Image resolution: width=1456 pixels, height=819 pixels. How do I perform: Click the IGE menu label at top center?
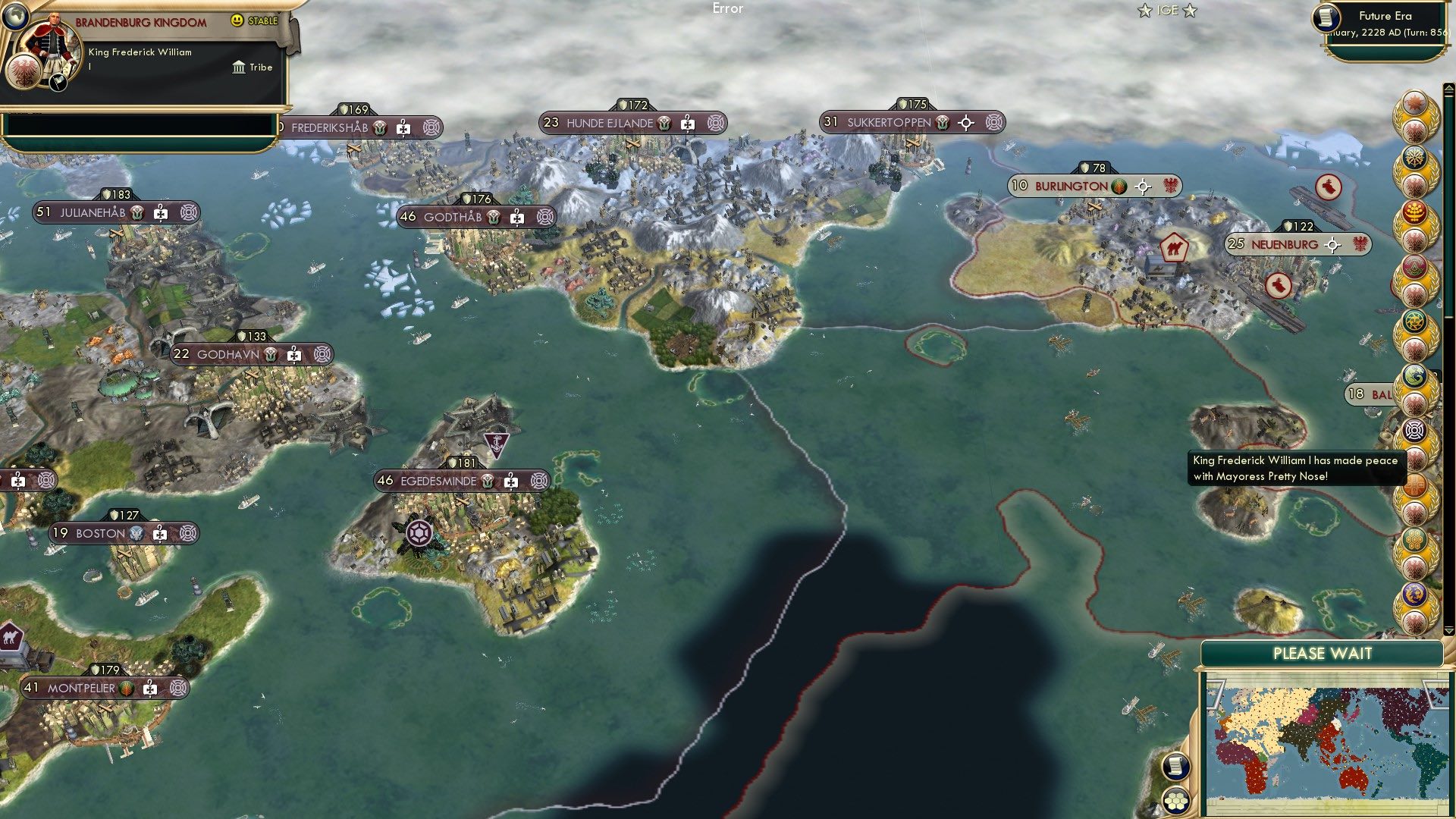pyautogui.click(x=1169, y=10)
